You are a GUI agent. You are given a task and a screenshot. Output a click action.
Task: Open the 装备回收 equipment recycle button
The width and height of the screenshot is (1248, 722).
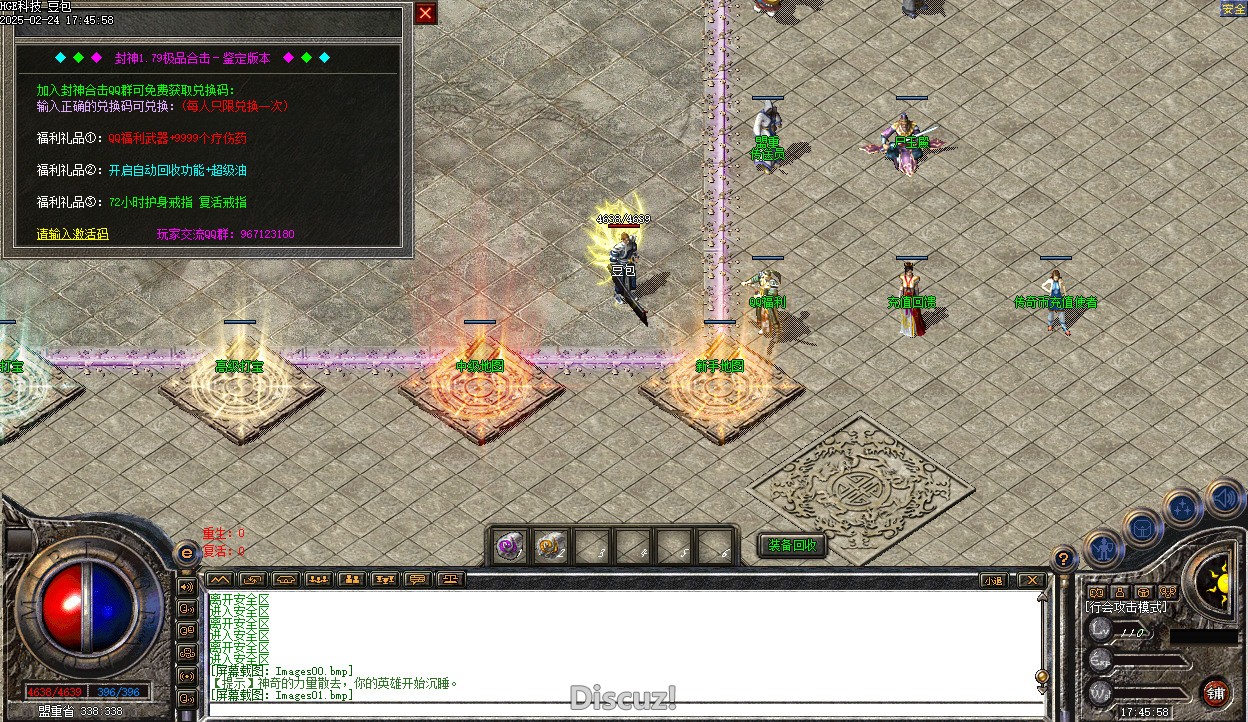(x=792, y=546)
